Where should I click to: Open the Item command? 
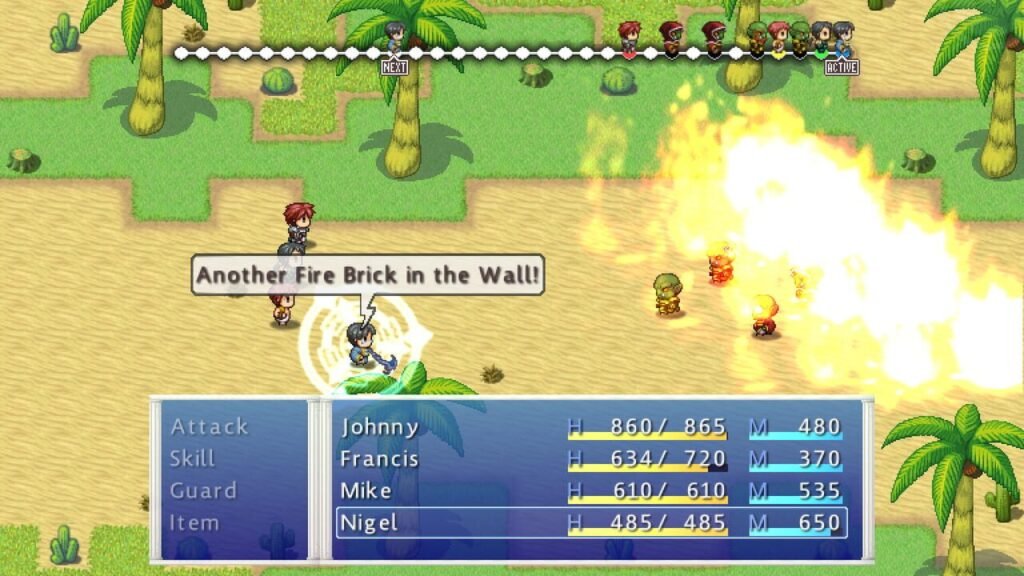(194, 523)
